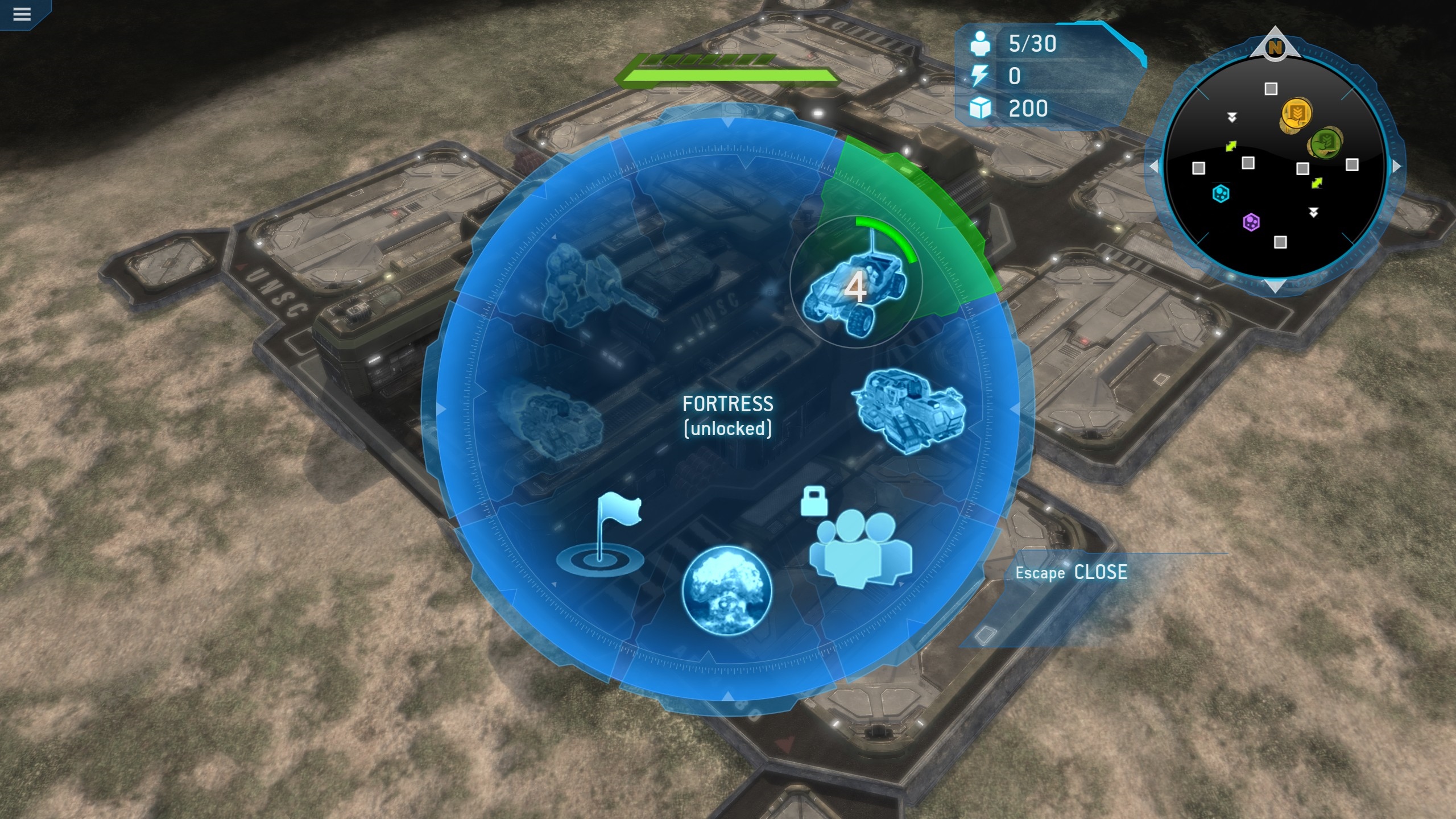Click the minimap's bottom arrow
Screen dimensions: 1456x819
(1275, 286)
